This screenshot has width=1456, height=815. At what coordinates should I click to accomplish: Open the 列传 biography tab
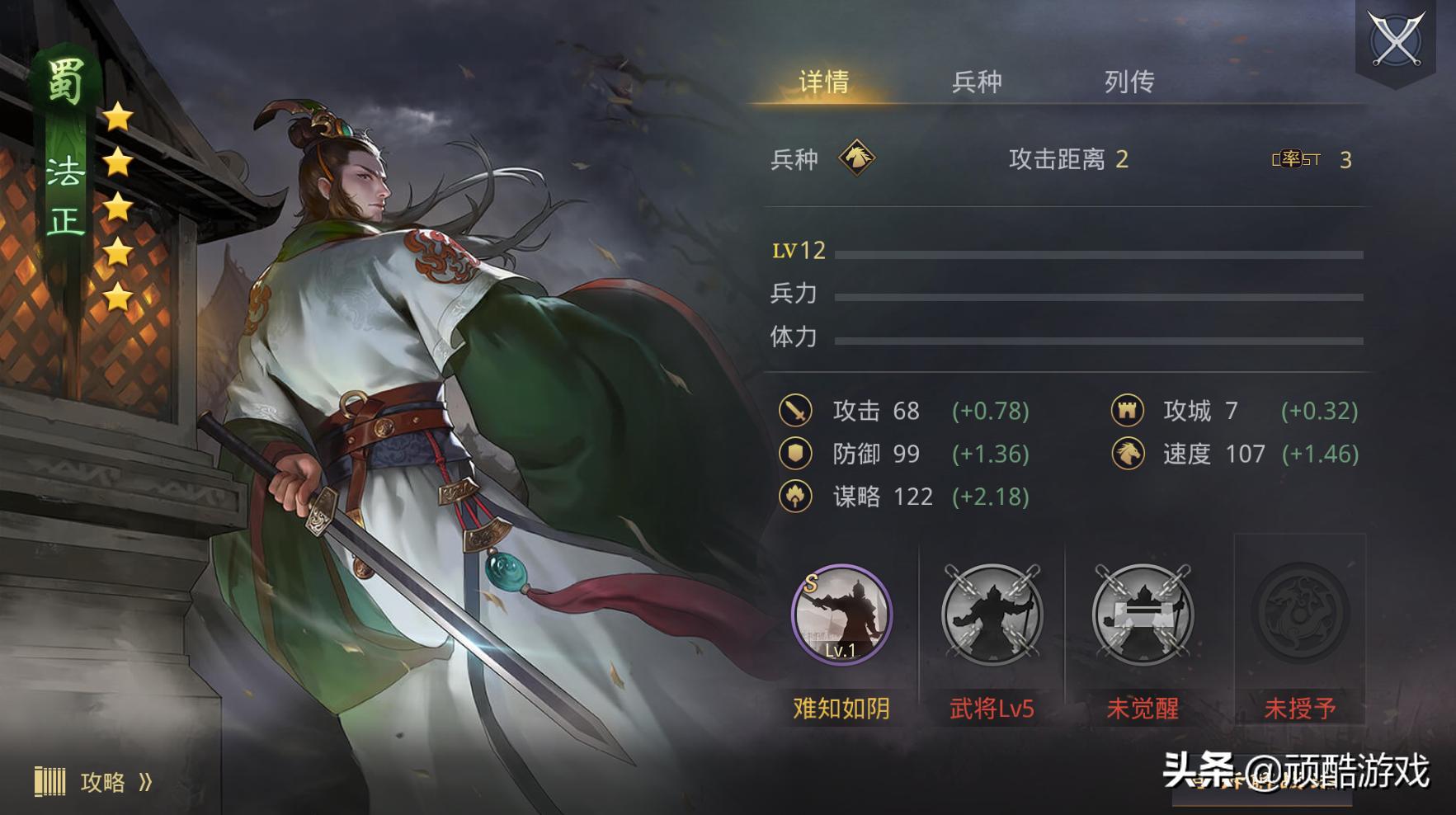1129,82
